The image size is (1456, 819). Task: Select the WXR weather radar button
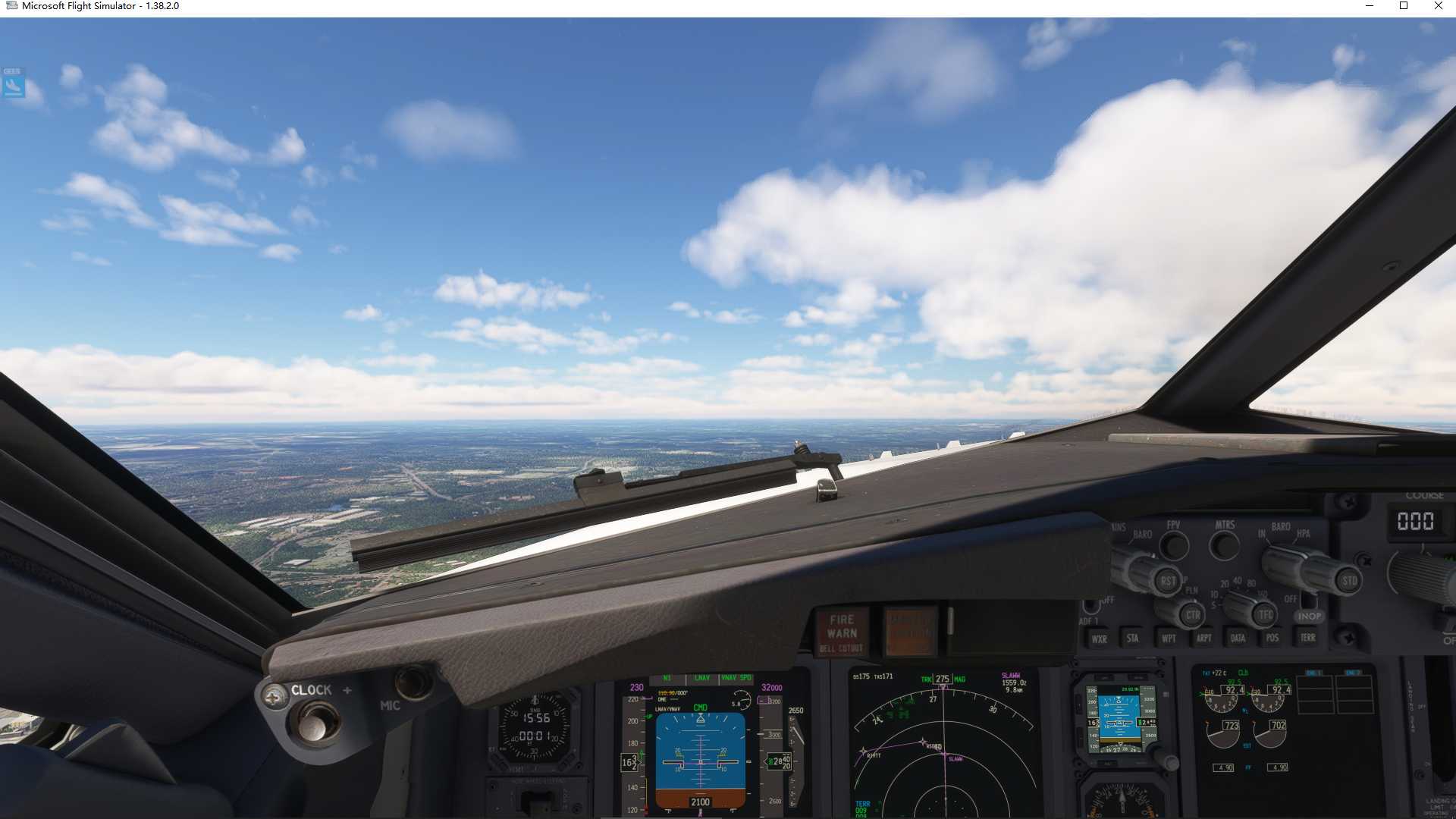tap(1100, 639)
